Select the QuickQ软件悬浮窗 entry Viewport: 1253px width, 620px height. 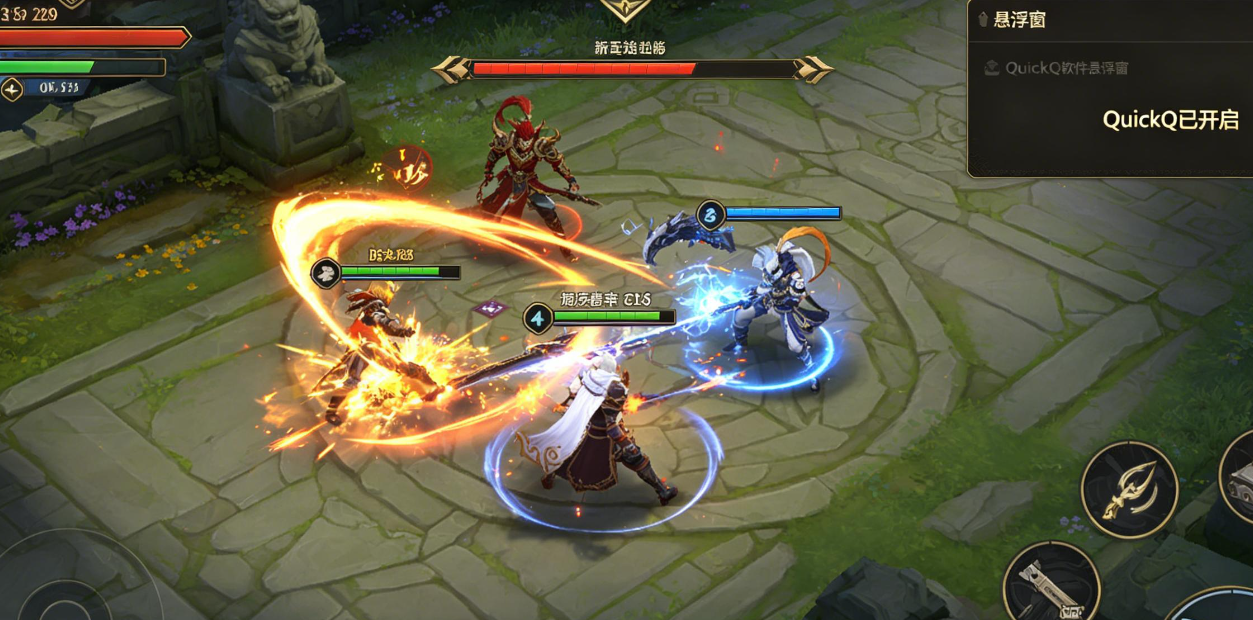[1068, 68]
